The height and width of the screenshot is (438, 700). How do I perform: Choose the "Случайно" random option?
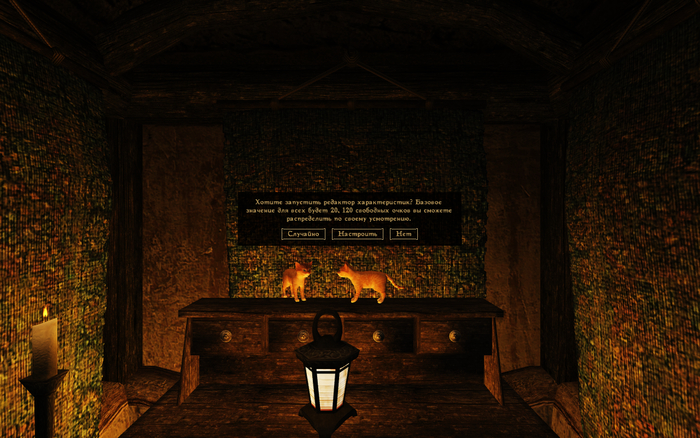tap(304, 234)
